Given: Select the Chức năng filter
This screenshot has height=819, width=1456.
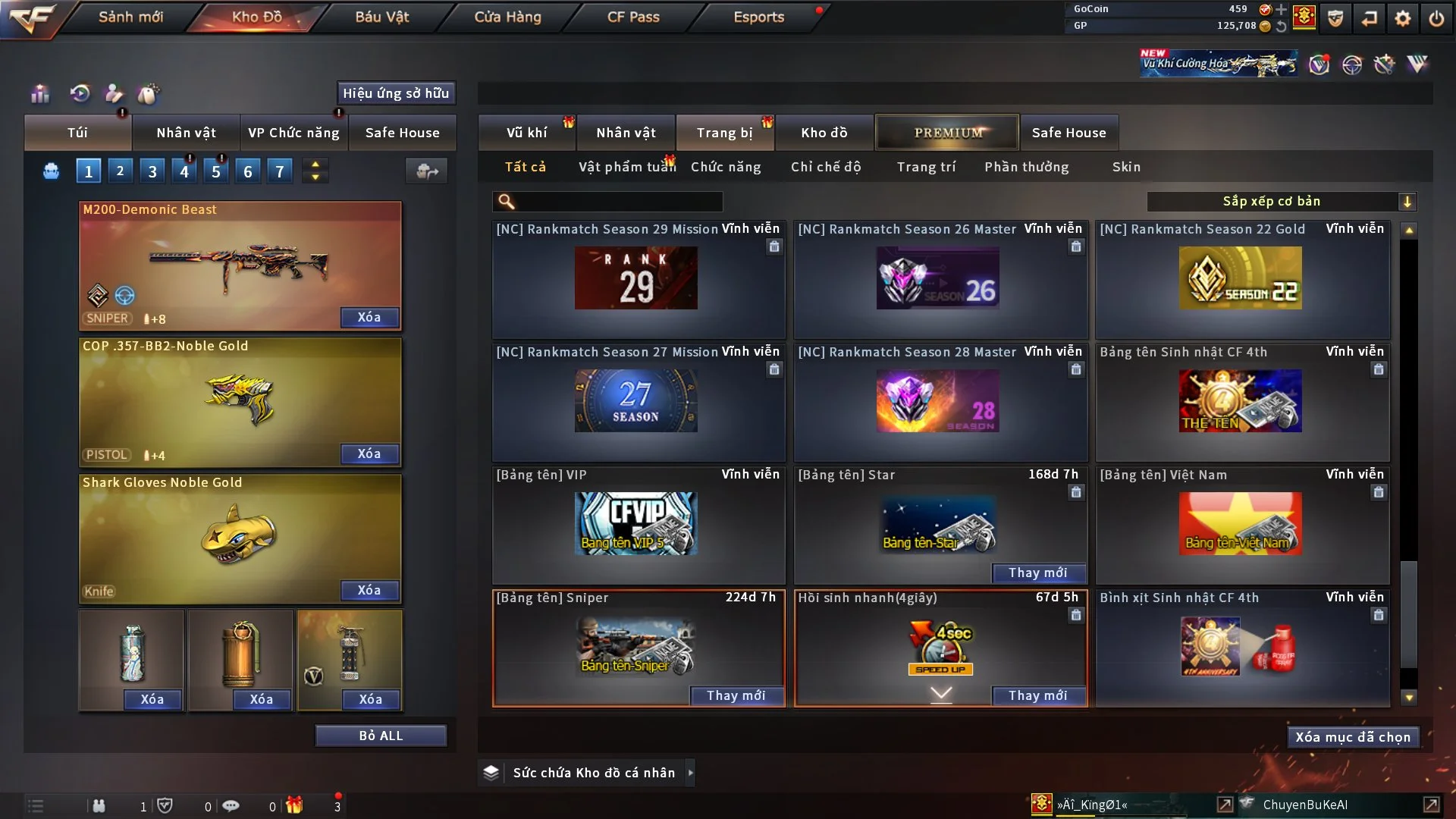Looking at the screenshot, I should pos(726,167).
